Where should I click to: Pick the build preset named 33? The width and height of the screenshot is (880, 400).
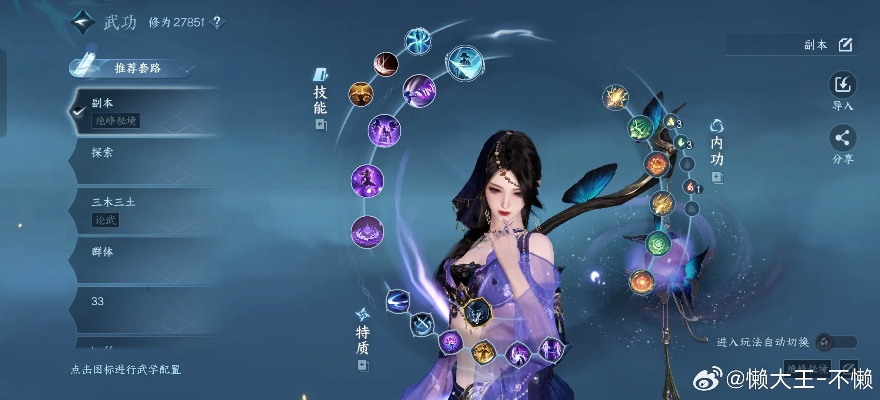(140, 301)
